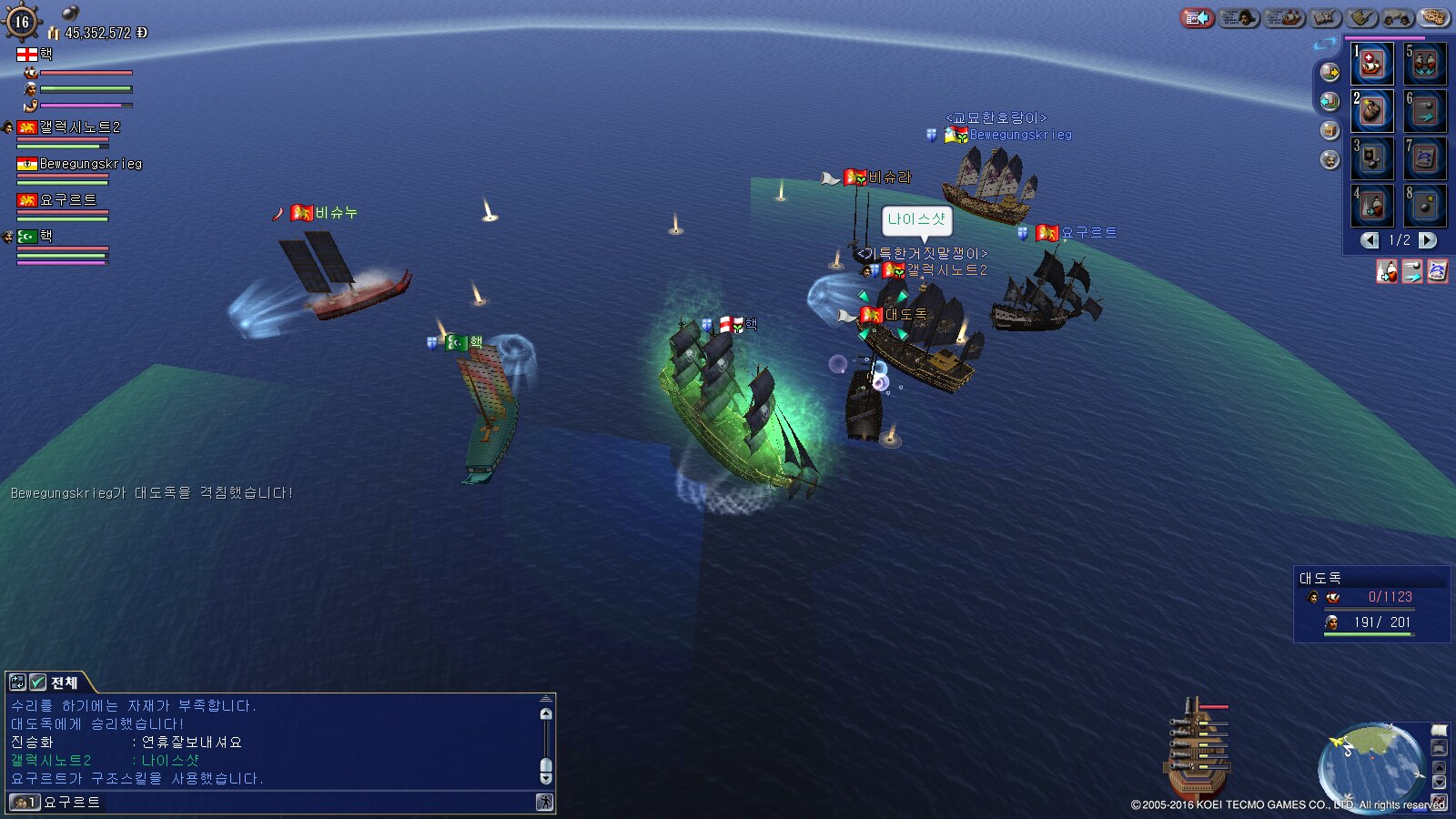
Task: Use skill slot 1 ship repair icon
Action: [x=1372, y=63]
